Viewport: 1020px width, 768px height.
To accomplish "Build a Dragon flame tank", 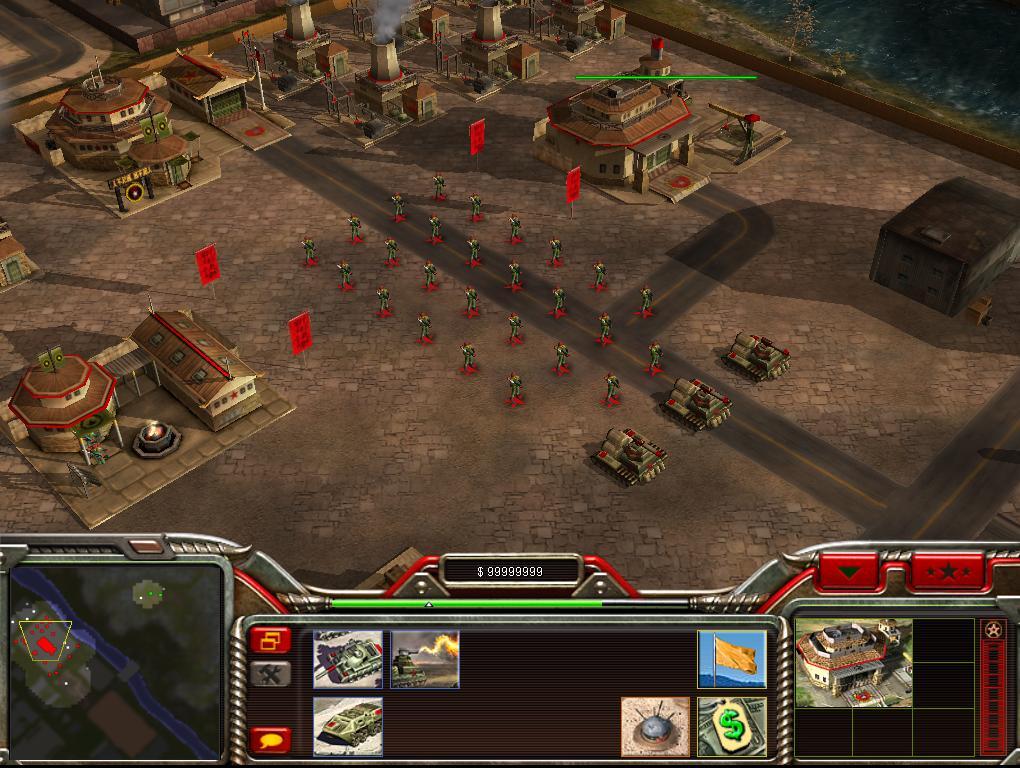I will click(x=425, y=659).
